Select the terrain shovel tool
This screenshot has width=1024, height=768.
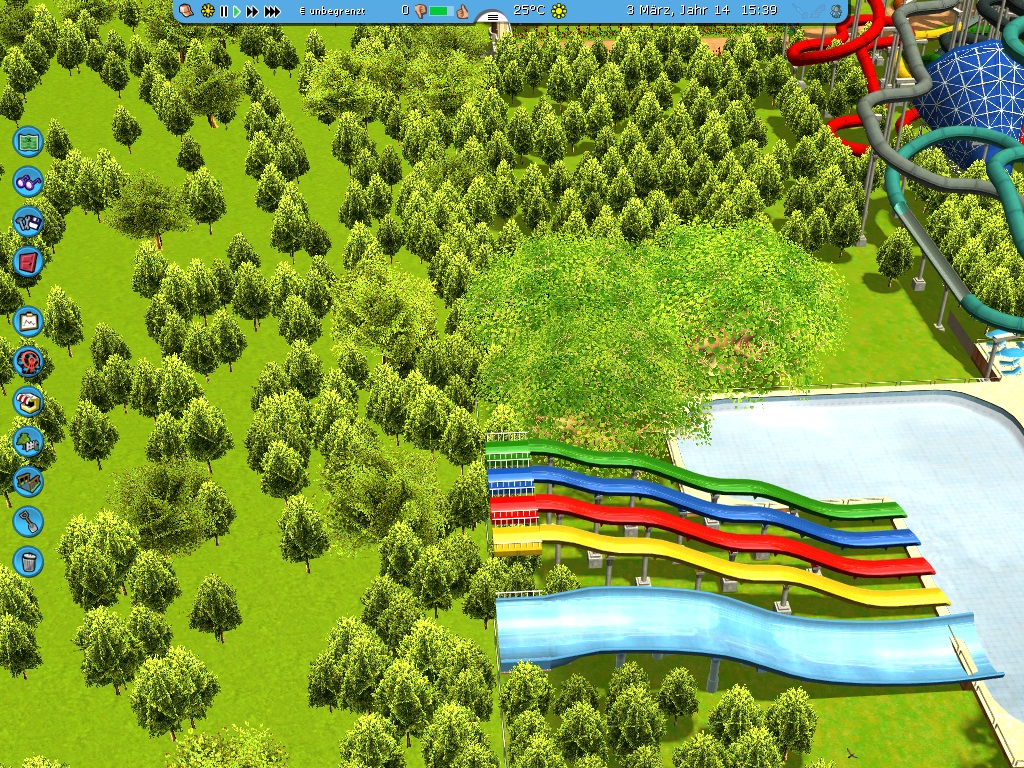(28, 521)
